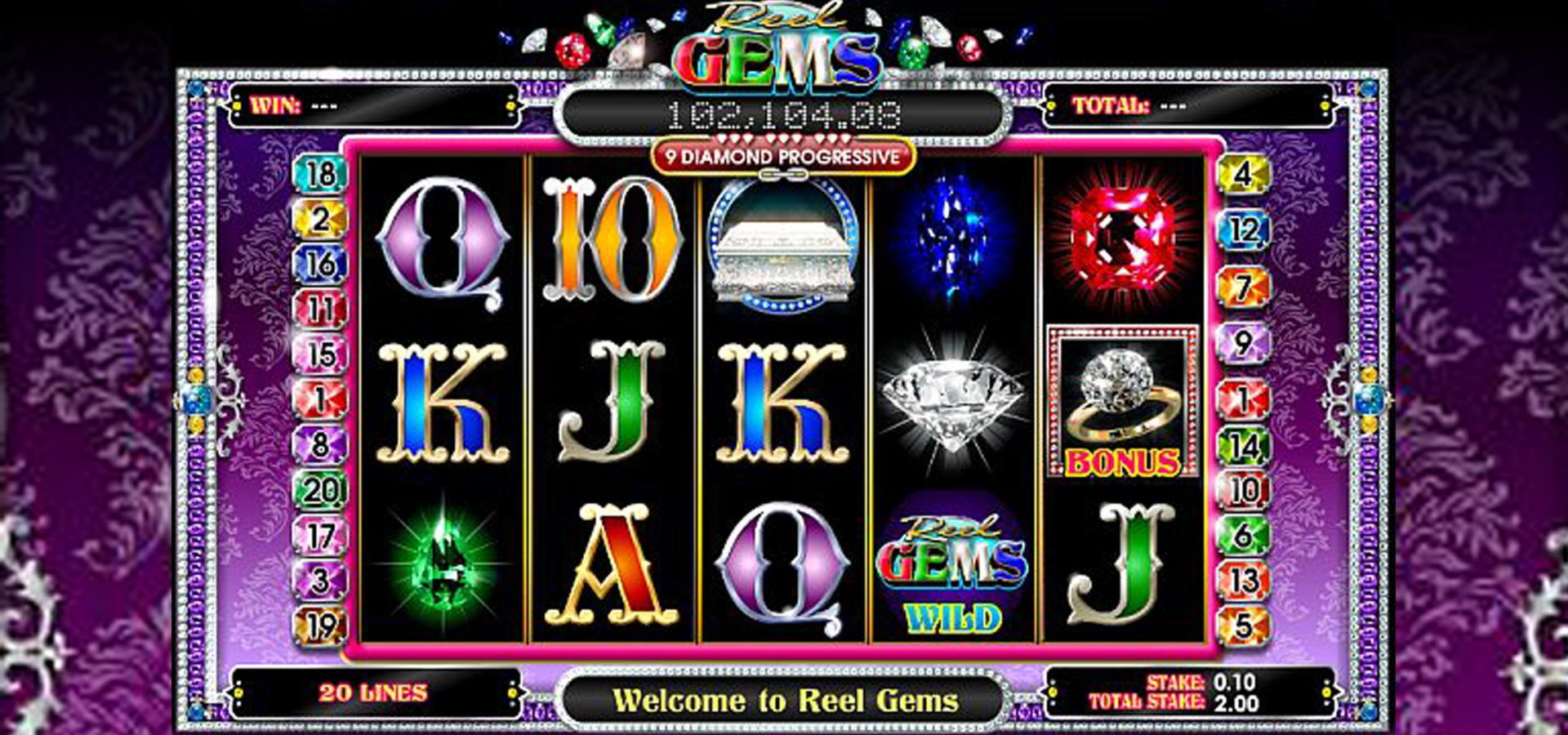Select payline number 4 gem
This screenshot has height=735, width=1568.
tap(1243, 174)
